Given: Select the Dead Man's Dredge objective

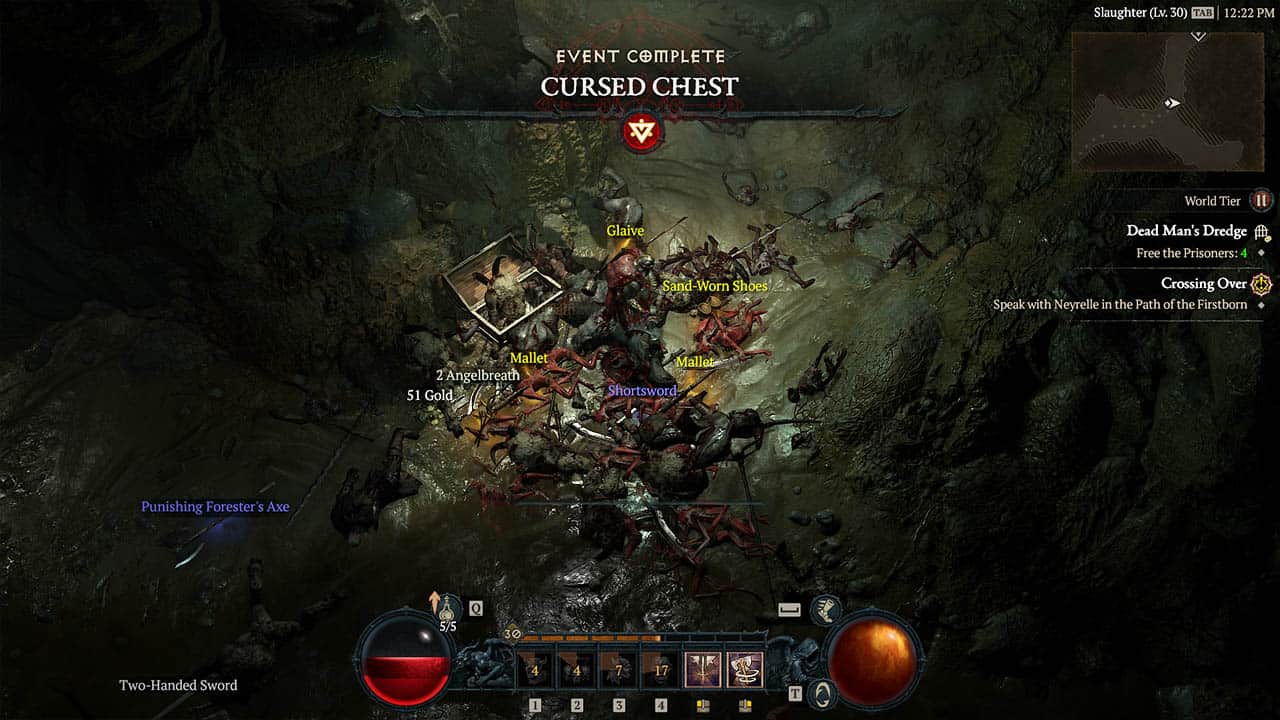Looking at the screenshot, I should tap(1186, 231).
